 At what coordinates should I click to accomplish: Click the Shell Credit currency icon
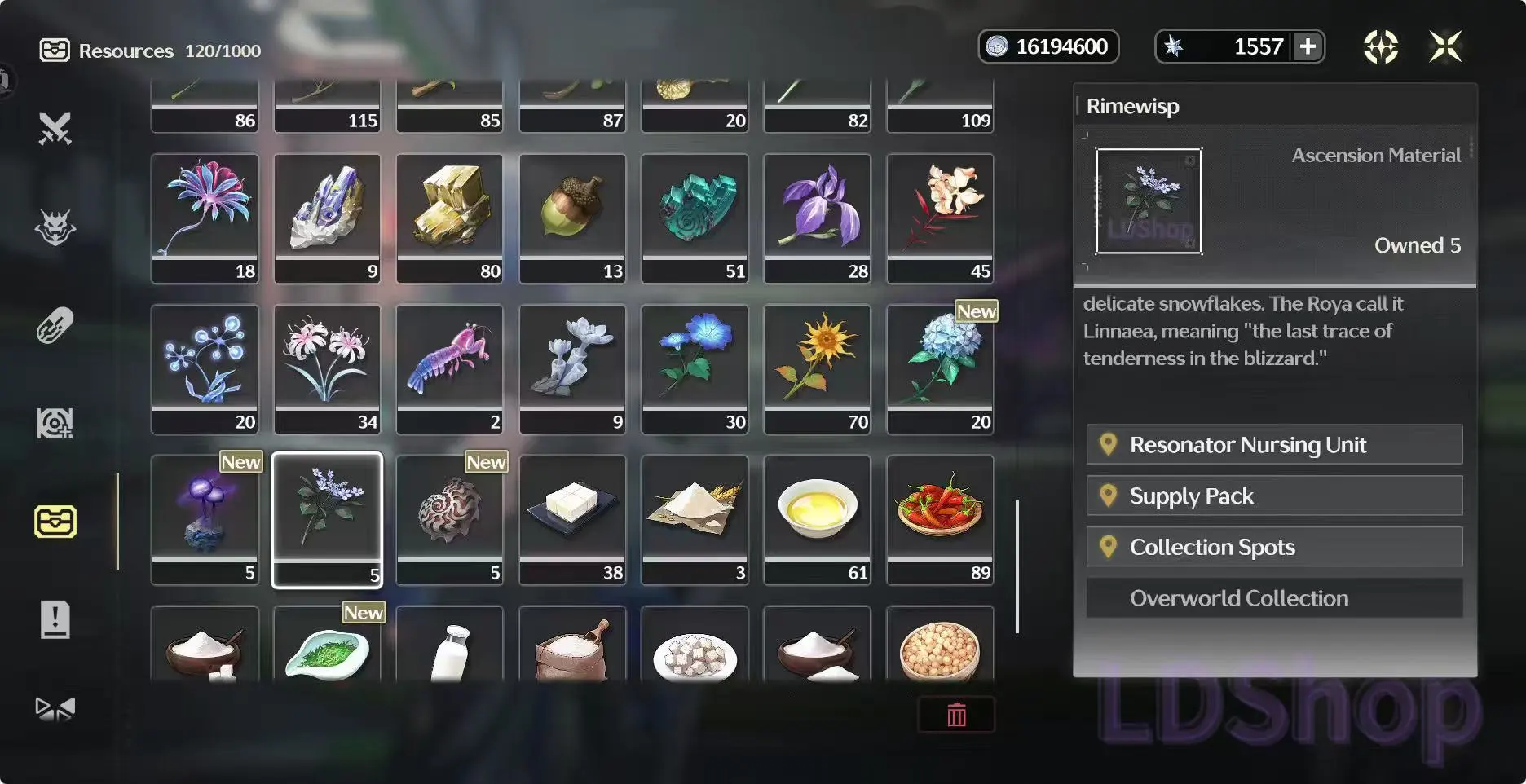[x=996, y=46]
